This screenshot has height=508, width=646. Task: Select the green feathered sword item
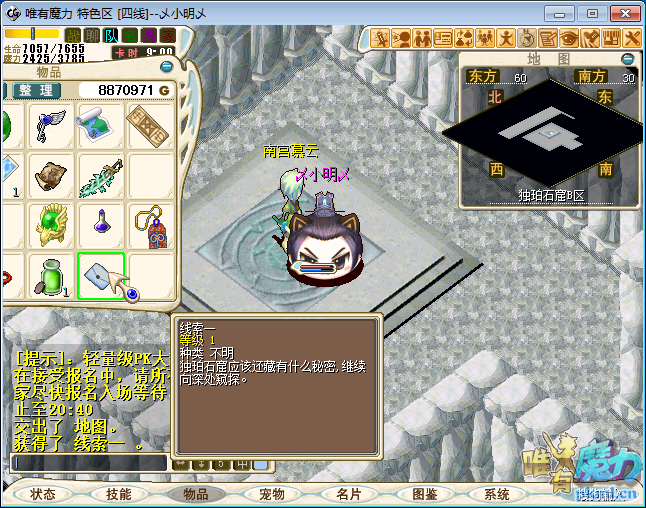(102, 176)
